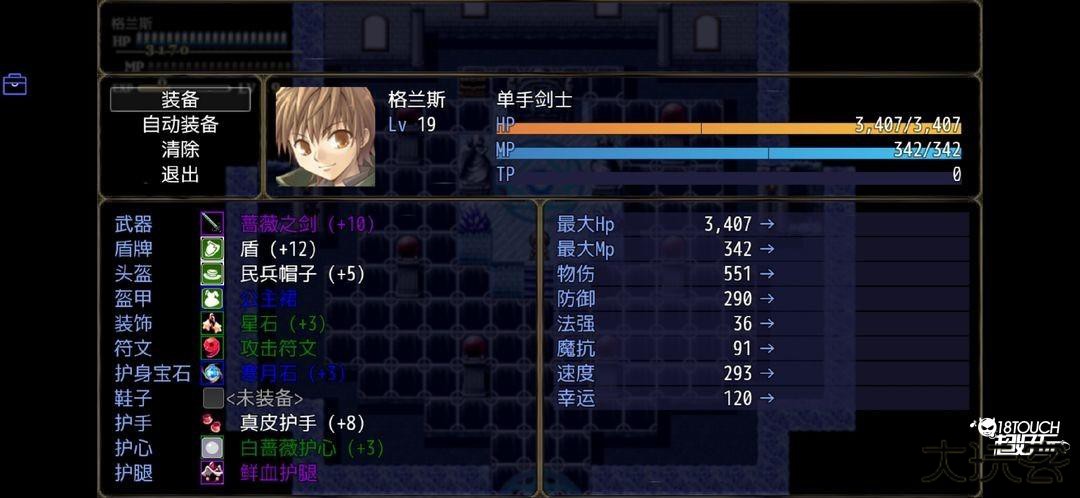Choose 自动装备 auto-equip option

[x=180, y=125]
